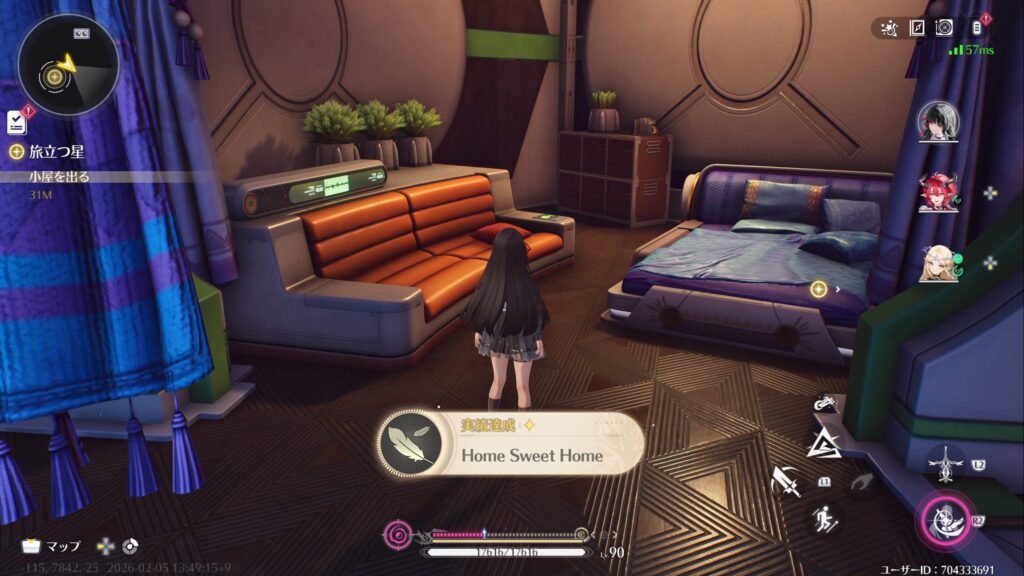Open the phone icon with red alert
Image resolution: width=1024 pixels, height=576 pixels.
click(978, 27)
